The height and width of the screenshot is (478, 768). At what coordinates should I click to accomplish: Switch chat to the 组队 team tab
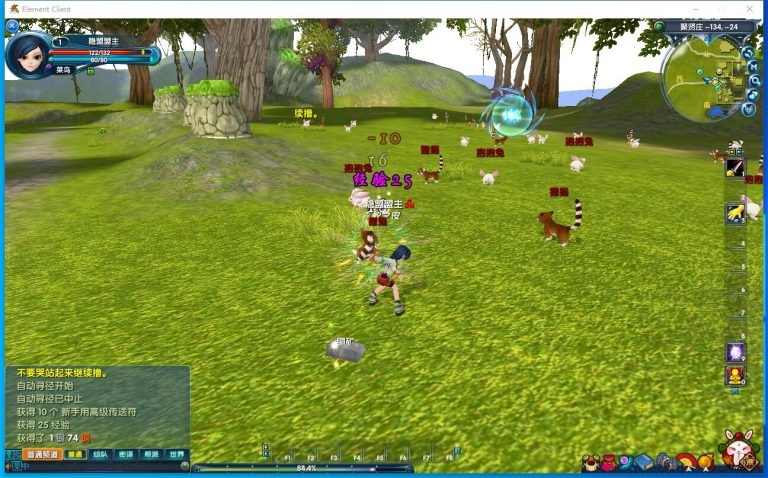pyautogui.click(x=100, y=454)
